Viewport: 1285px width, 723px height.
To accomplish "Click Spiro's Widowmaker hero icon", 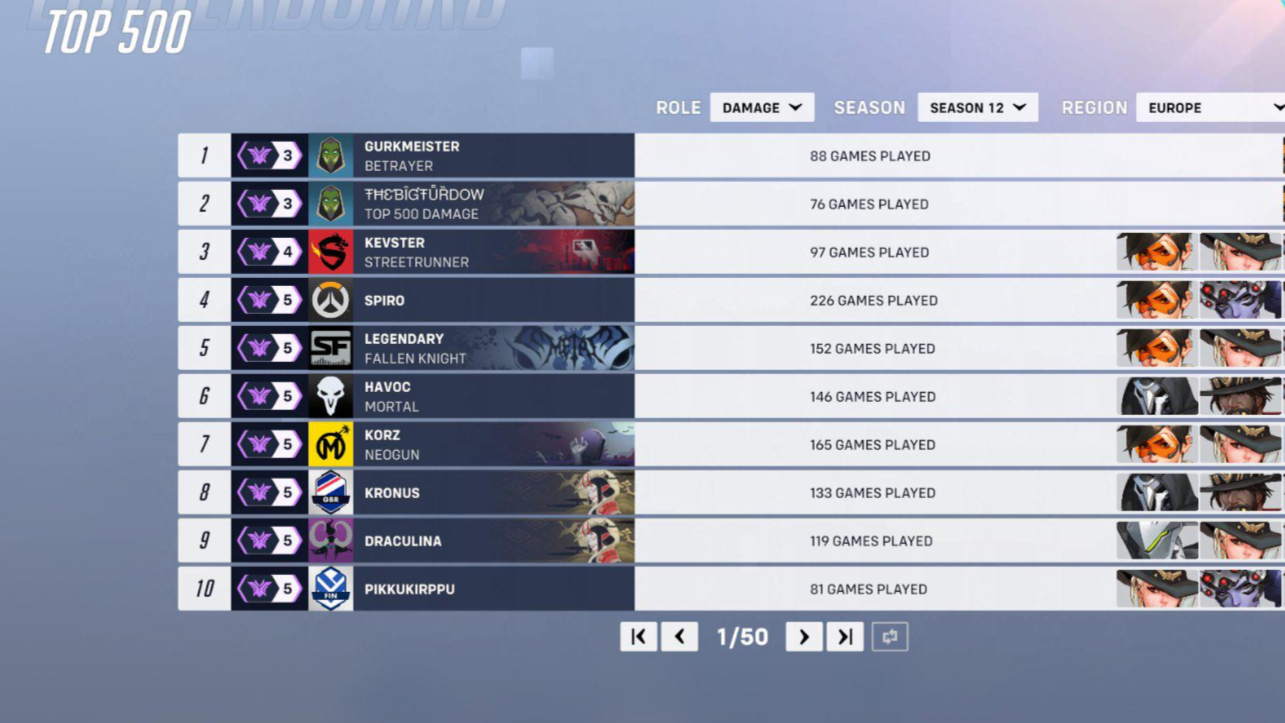I will coord(1240,300).
